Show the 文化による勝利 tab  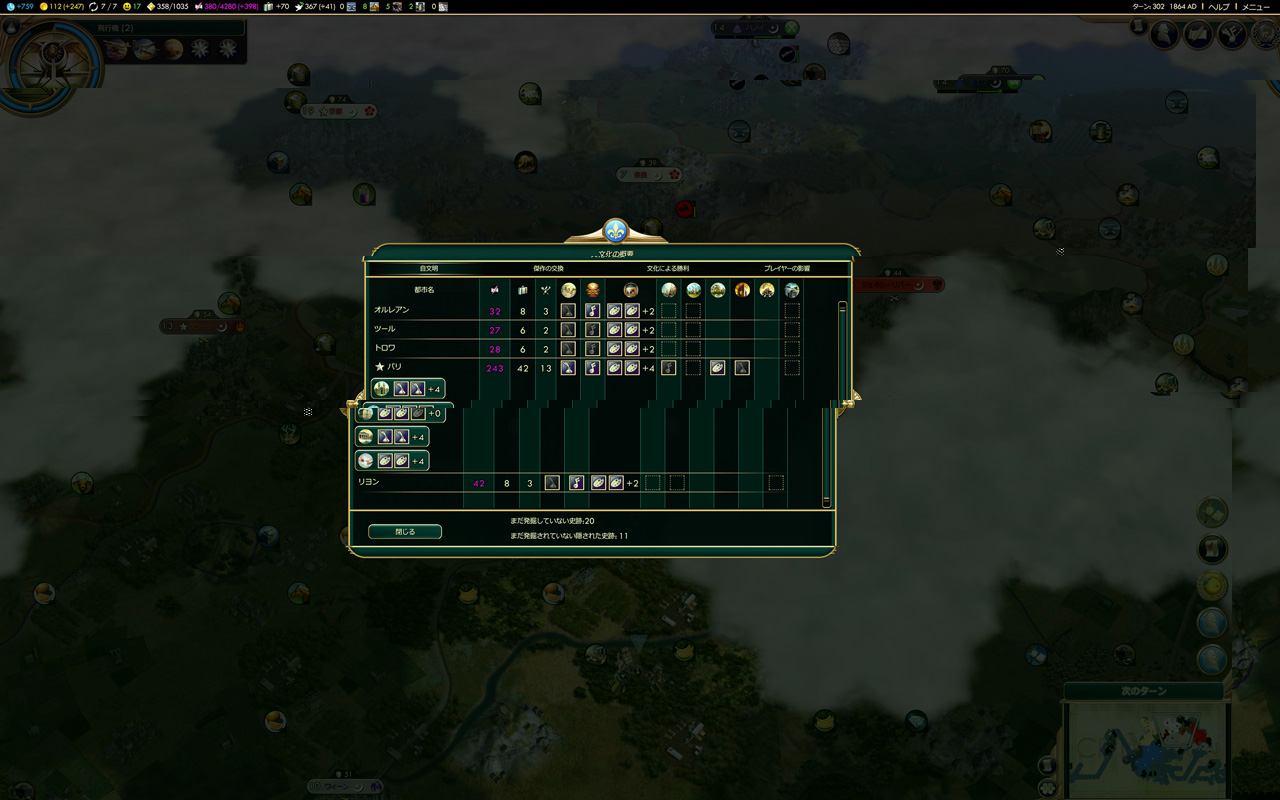[x=667, y=269]
